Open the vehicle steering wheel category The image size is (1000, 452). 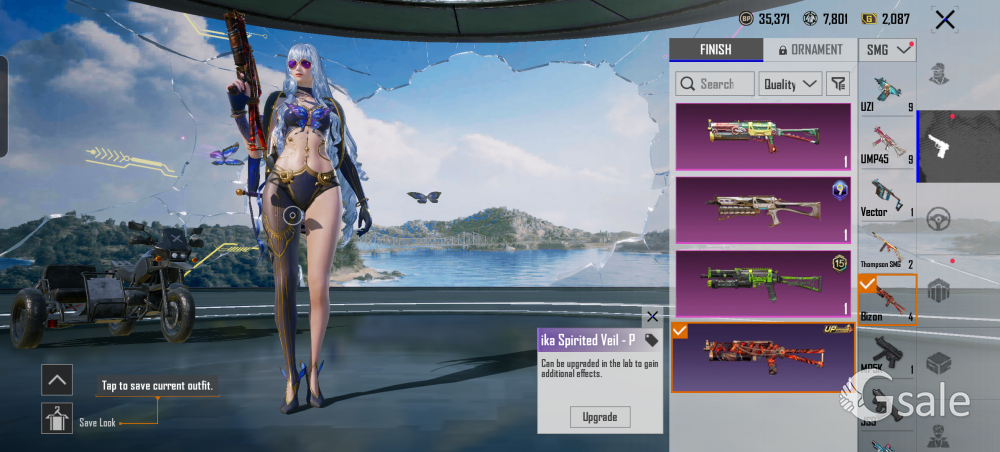[939, 219]
